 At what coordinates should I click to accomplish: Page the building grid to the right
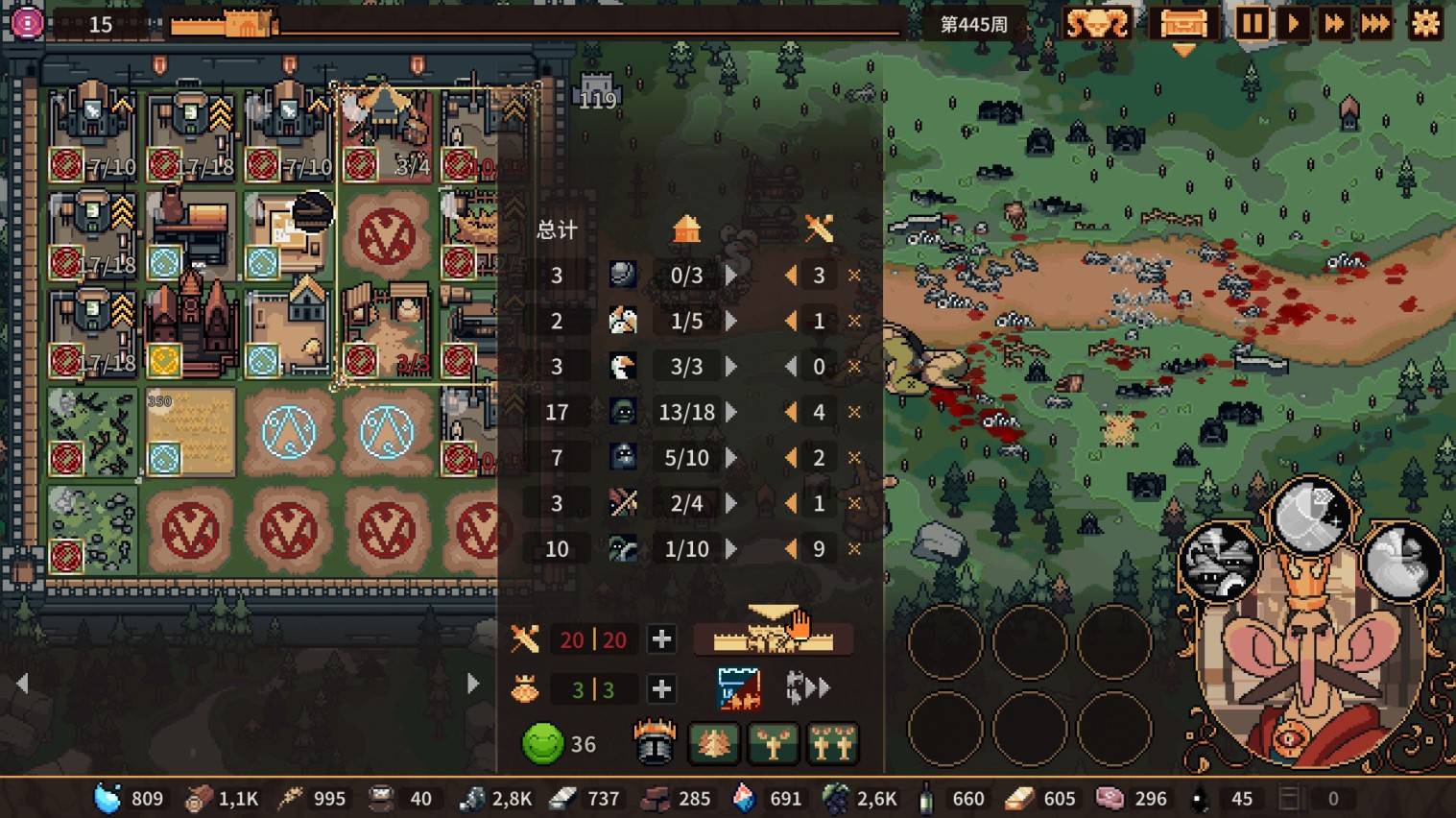472,684
